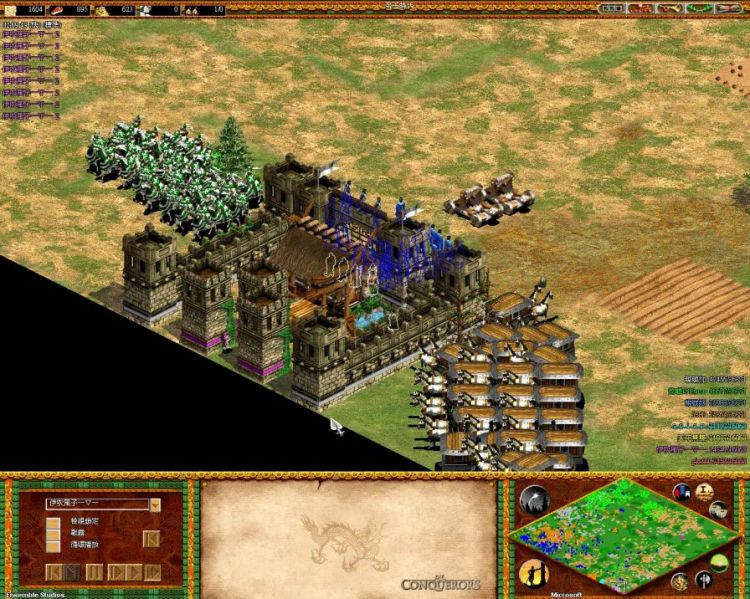Viewport: 750px width, 599px height.
Task: Select the idle villager button
Action: (533, 574)
